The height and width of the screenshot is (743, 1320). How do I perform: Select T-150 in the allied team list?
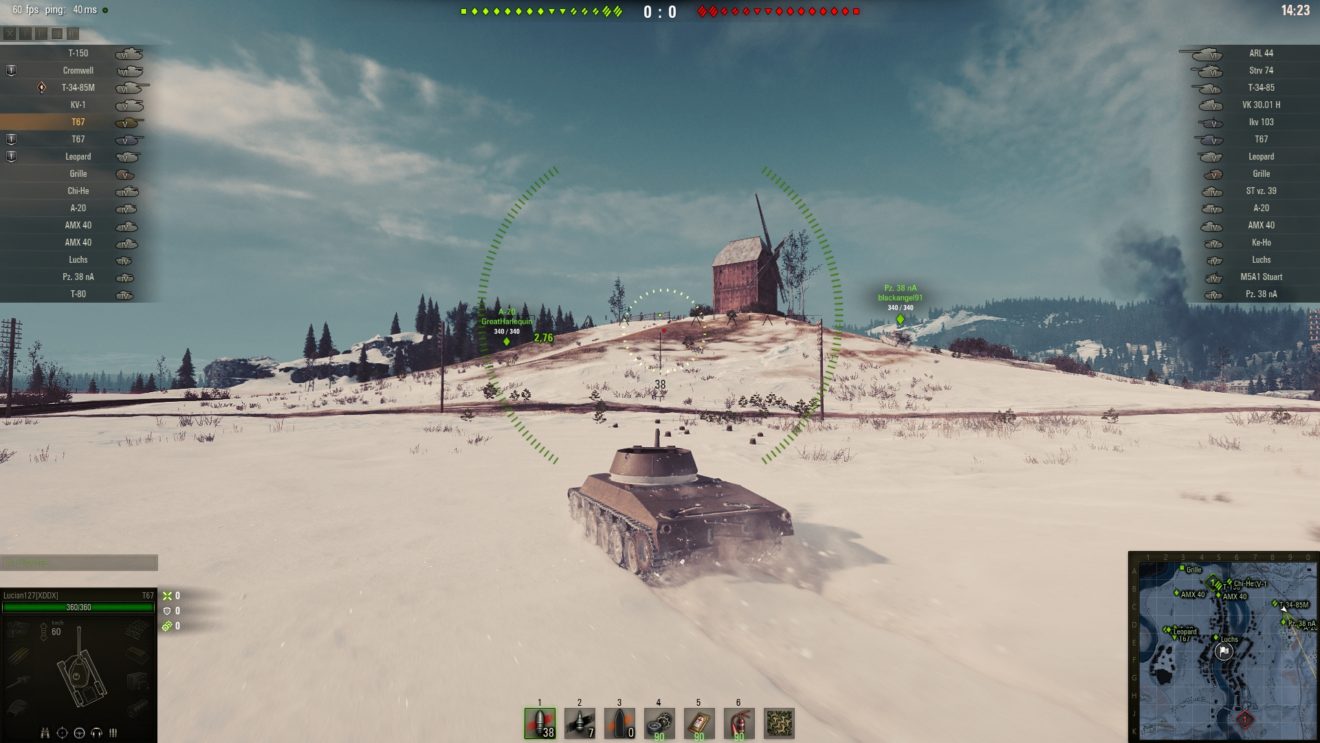(78, 53)
